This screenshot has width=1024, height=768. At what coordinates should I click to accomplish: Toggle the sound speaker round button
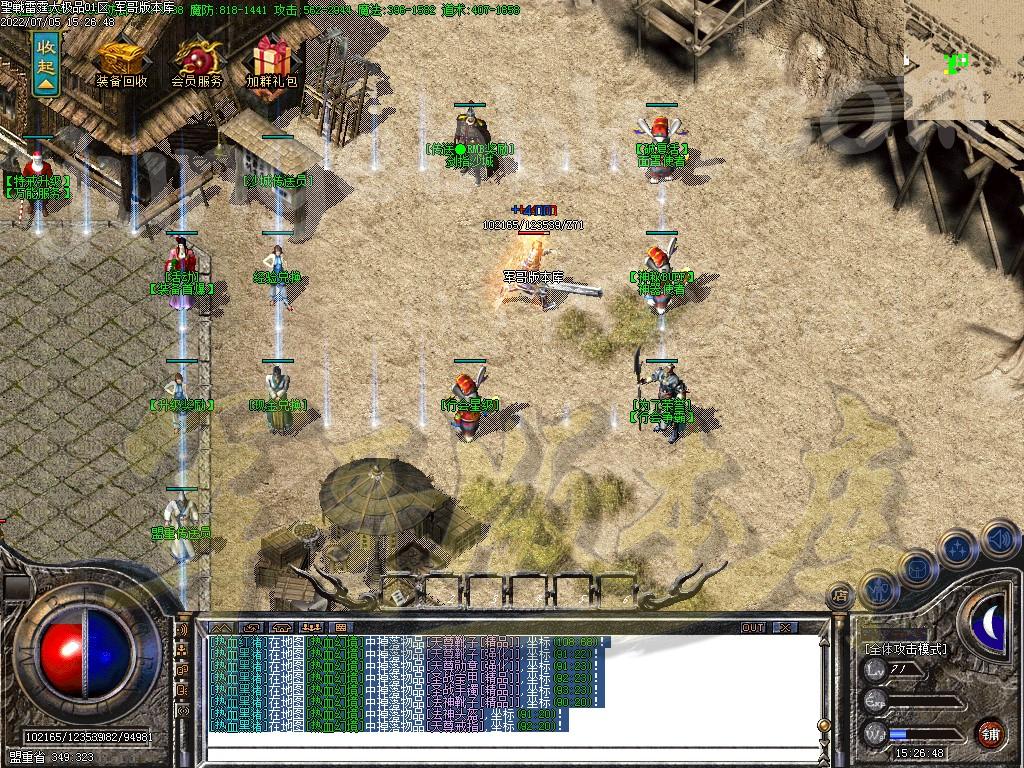[998, 541]
